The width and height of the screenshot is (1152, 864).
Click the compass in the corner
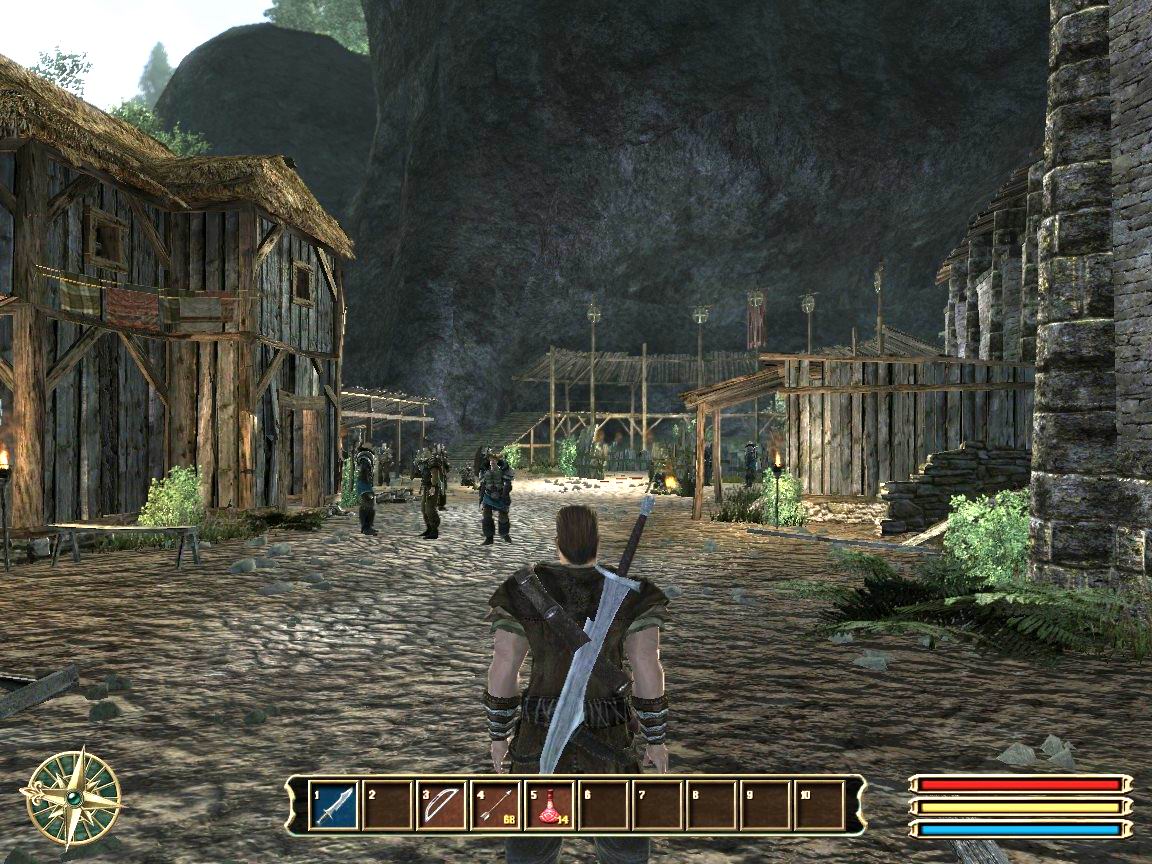pyautogui.click(x=72, y=797)
